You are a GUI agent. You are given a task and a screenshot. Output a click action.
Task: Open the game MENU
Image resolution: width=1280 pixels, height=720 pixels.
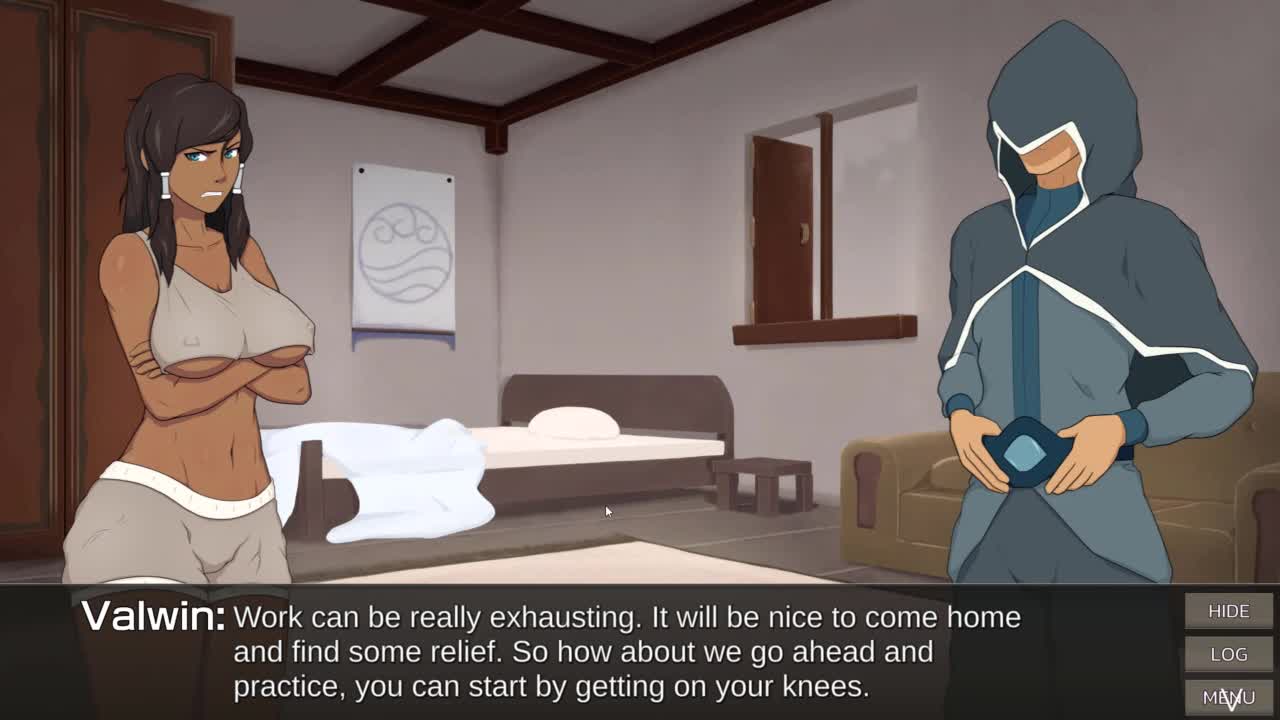(1228, 697)
